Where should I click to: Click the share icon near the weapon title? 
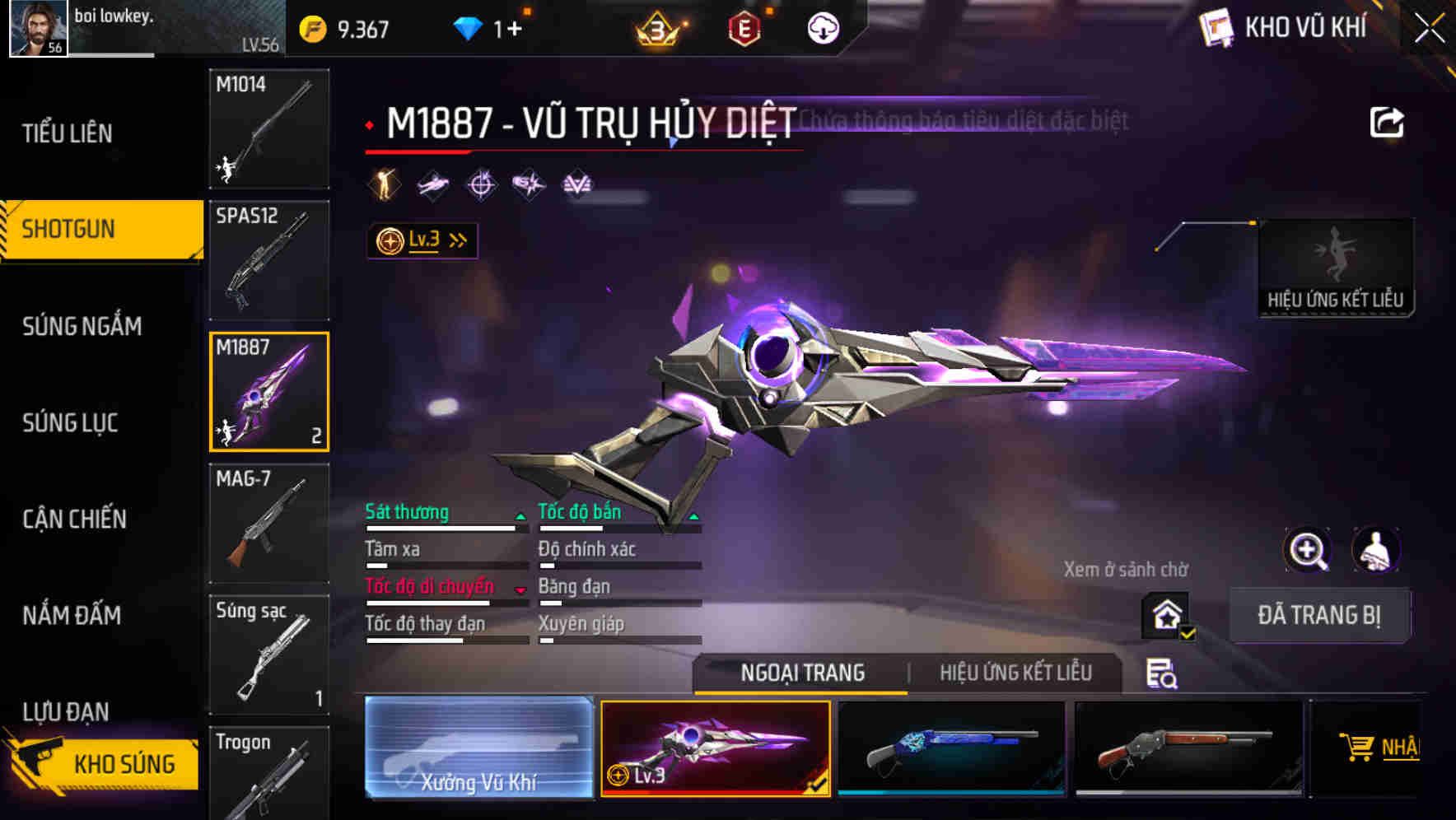(1387, 121)
